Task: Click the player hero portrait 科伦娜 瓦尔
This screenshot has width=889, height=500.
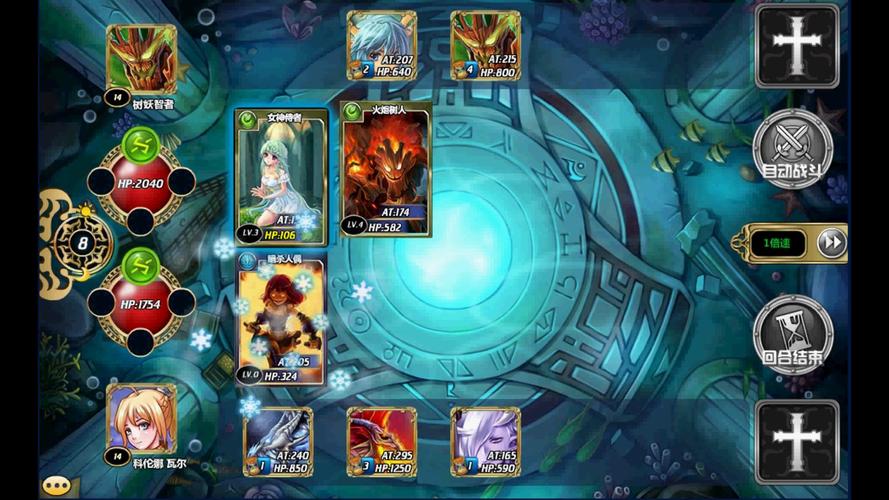Action: coord(142,420)
